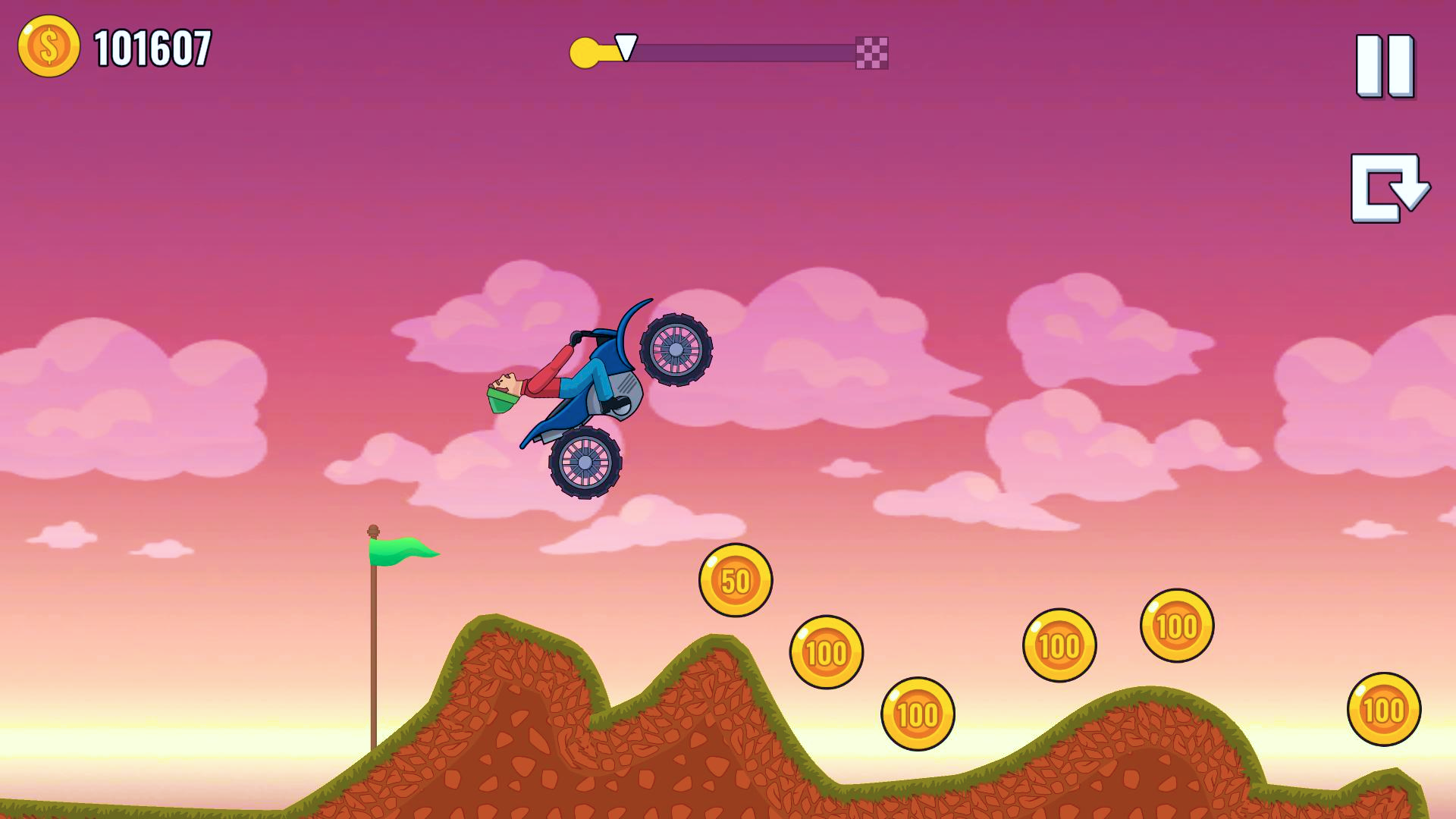Click the yellow rider marker on the progress bar

584,52
